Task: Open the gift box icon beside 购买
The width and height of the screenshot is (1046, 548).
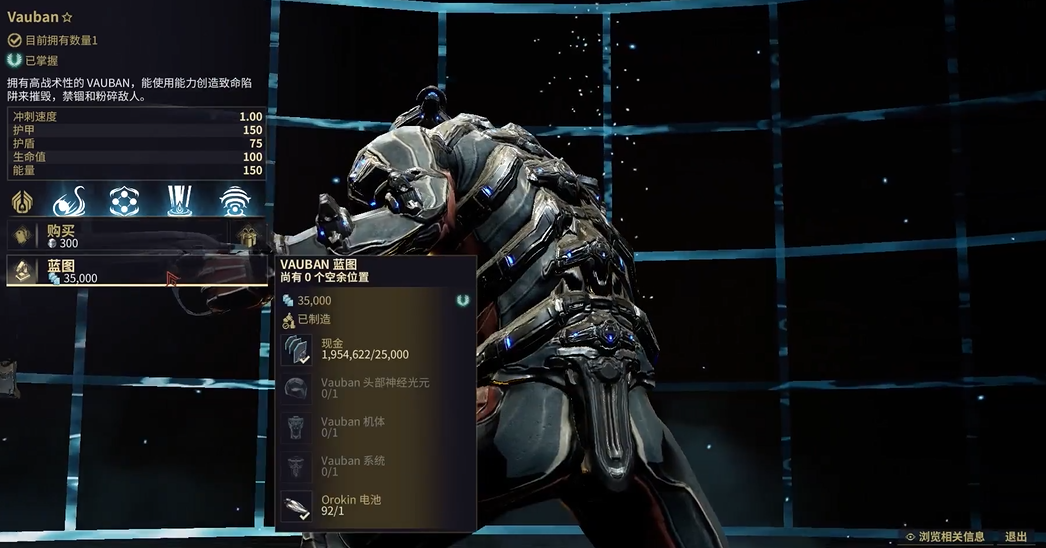Action: [x=248, y=235]
